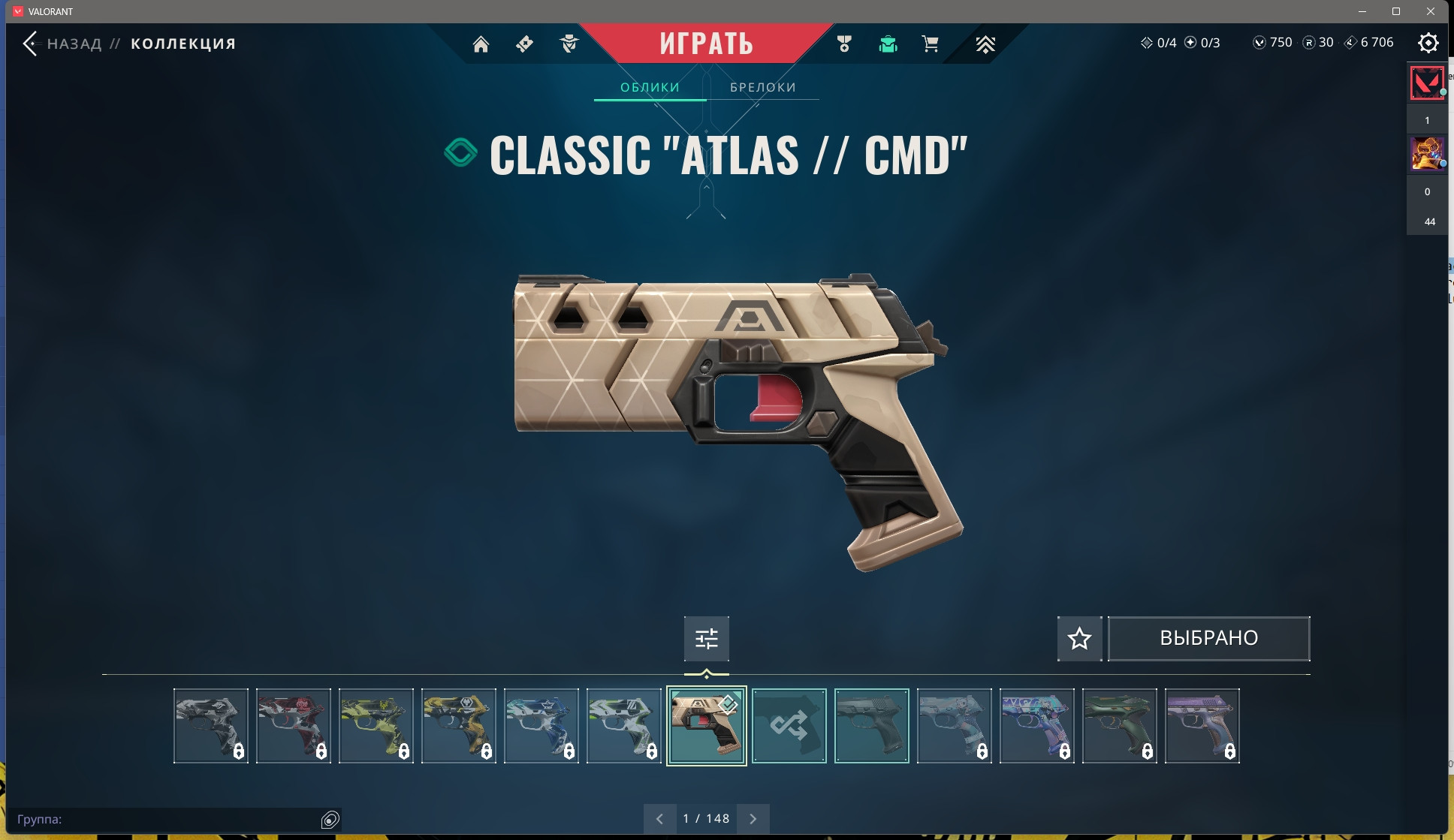Open the collection backpack icon in top bar
Viewport: 1454px width, 840px height.
[888, 44]
